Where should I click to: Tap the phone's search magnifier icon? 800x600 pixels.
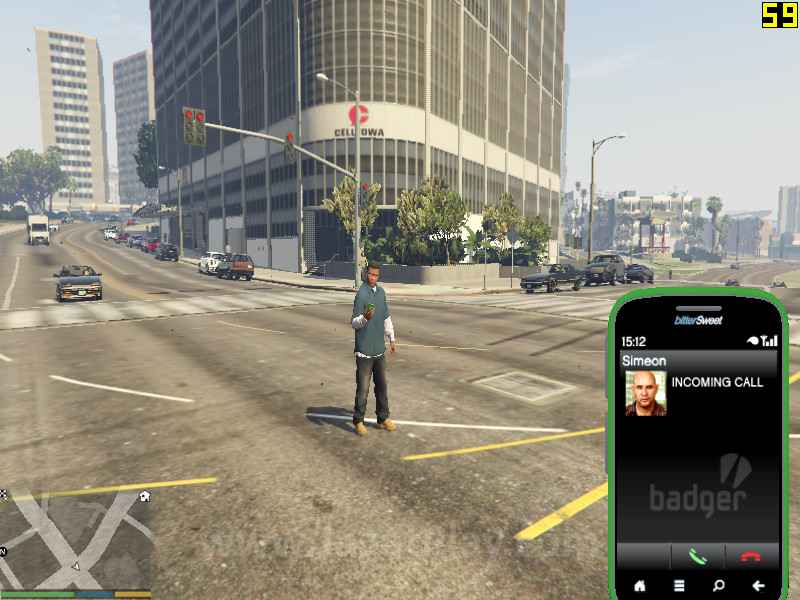coord(718,586)
